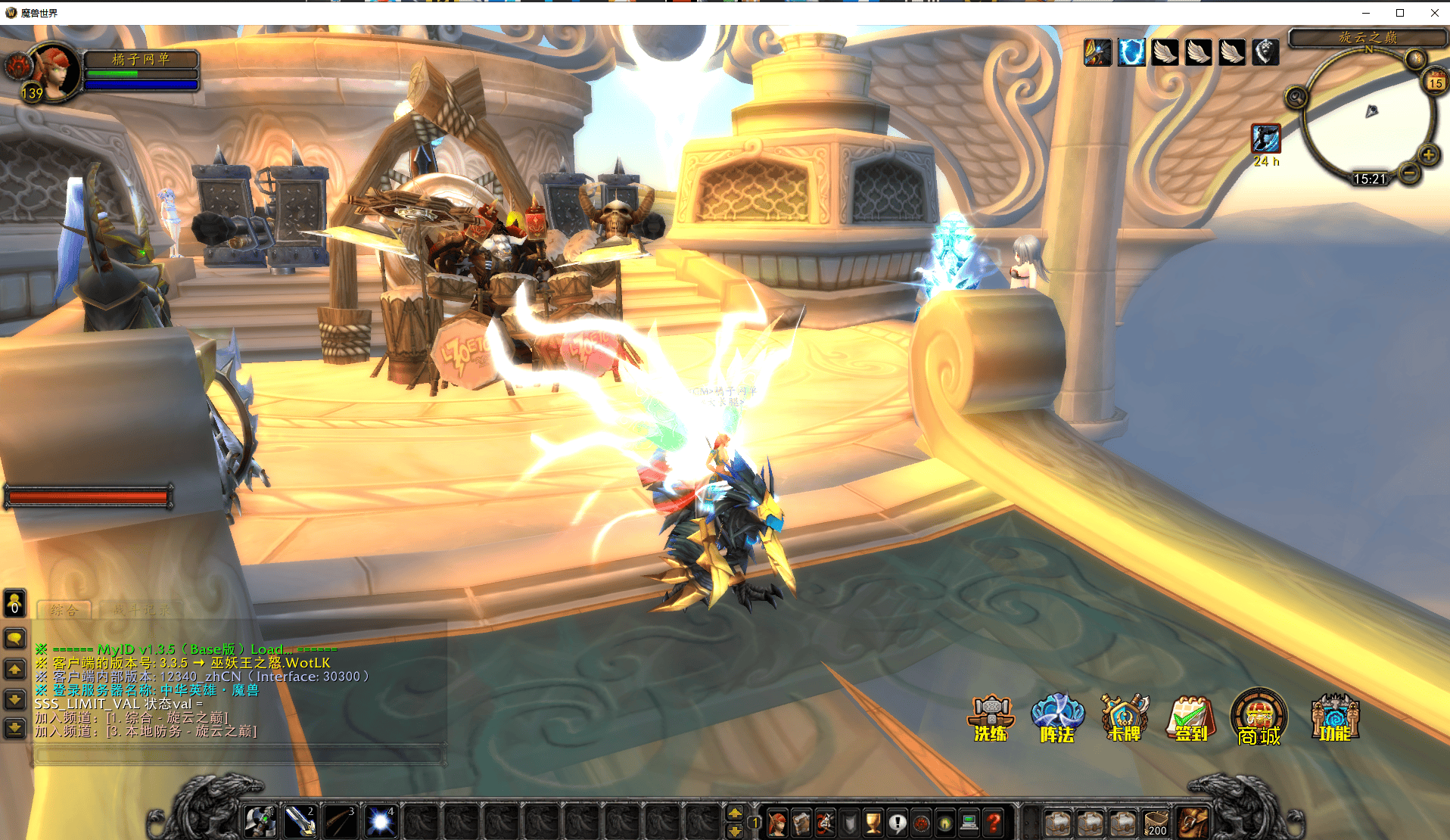
Task: Open the 商城 shop button
Action: [x=1259, y=717]
